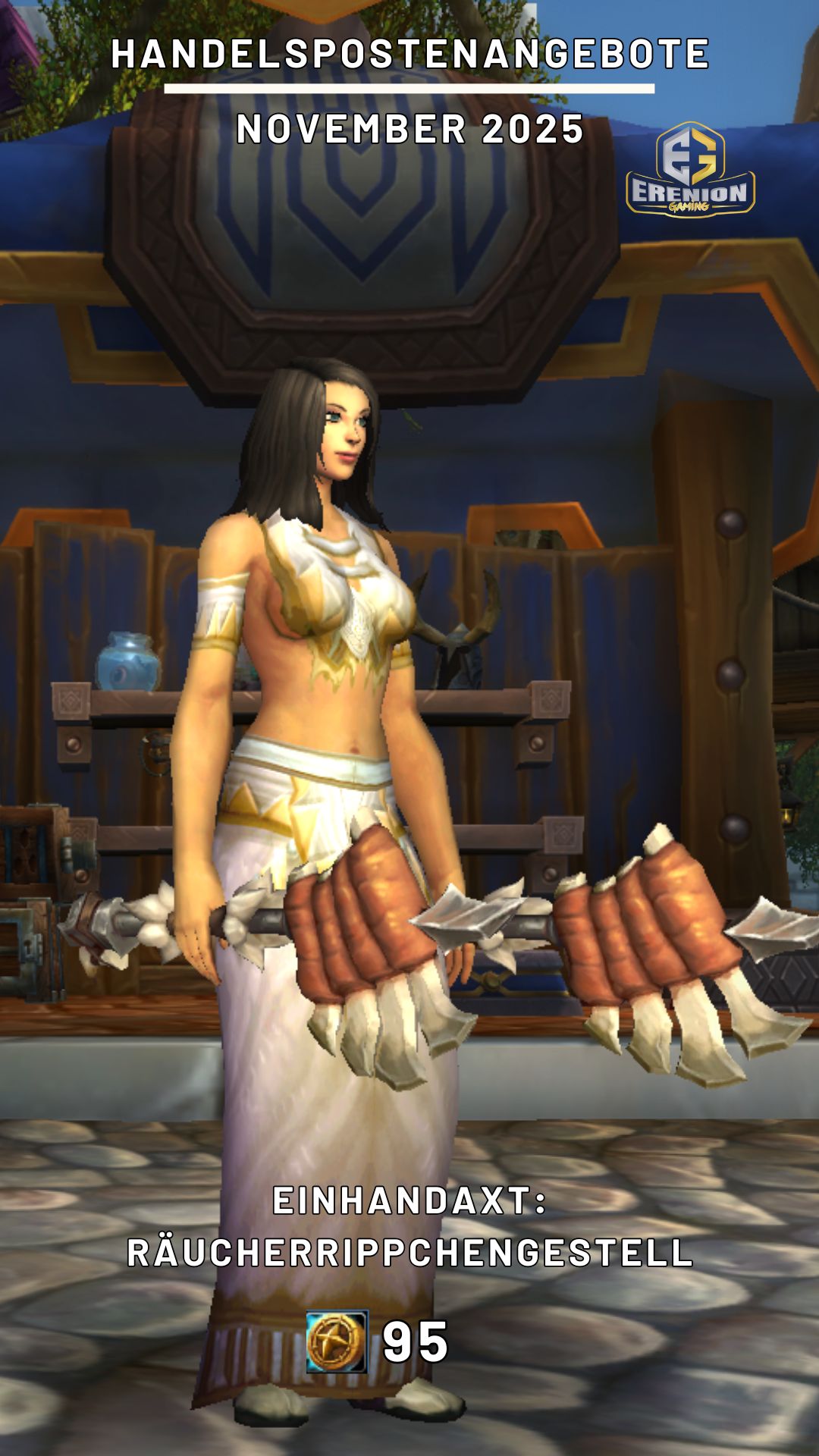Viewport: 819px width, 1456px height.
Task: Click the Erenion Gaming logo
Action: (x=690, y=171)
